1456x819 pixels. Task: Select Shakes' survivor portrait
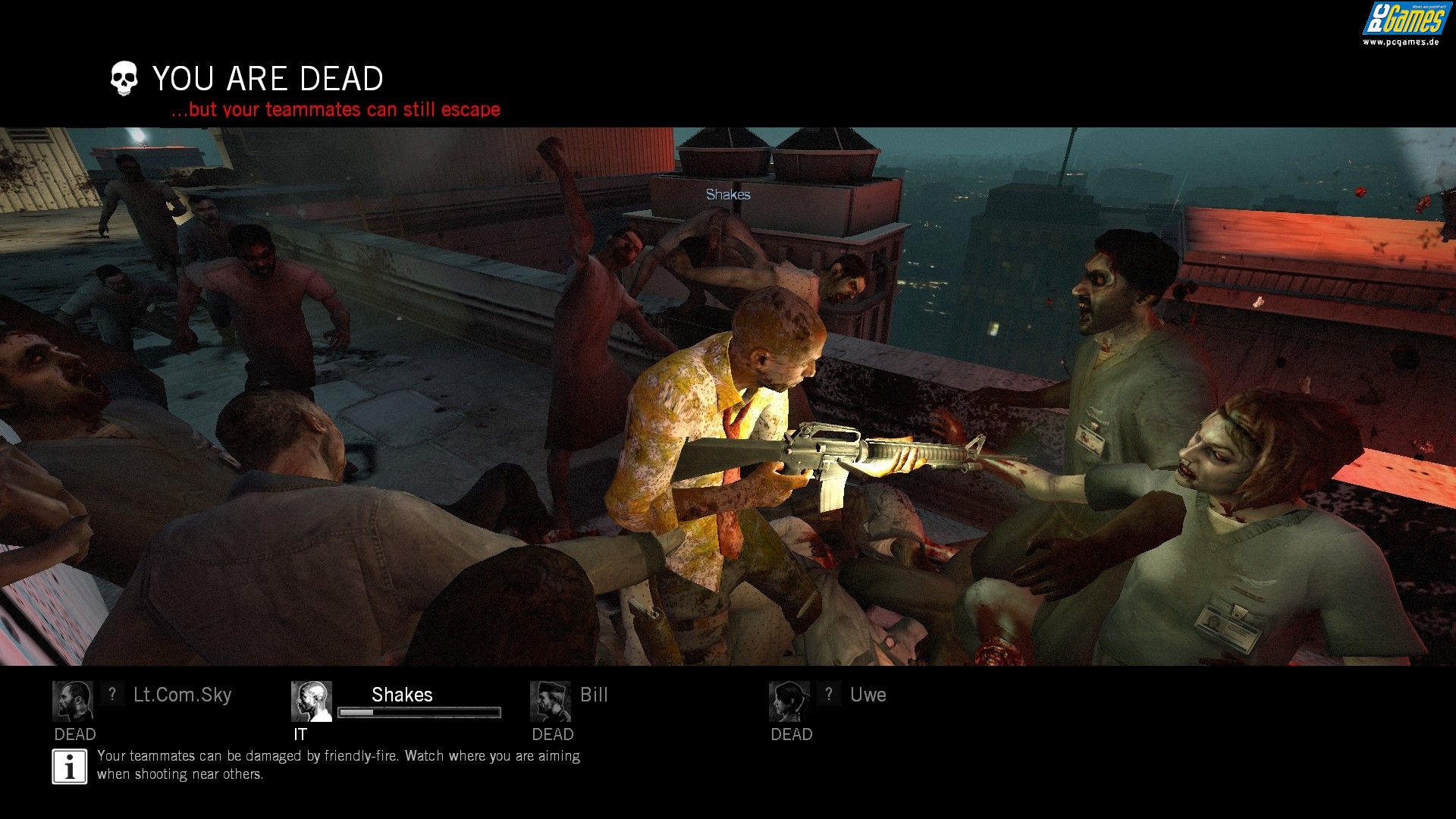[x=312, y=701]
